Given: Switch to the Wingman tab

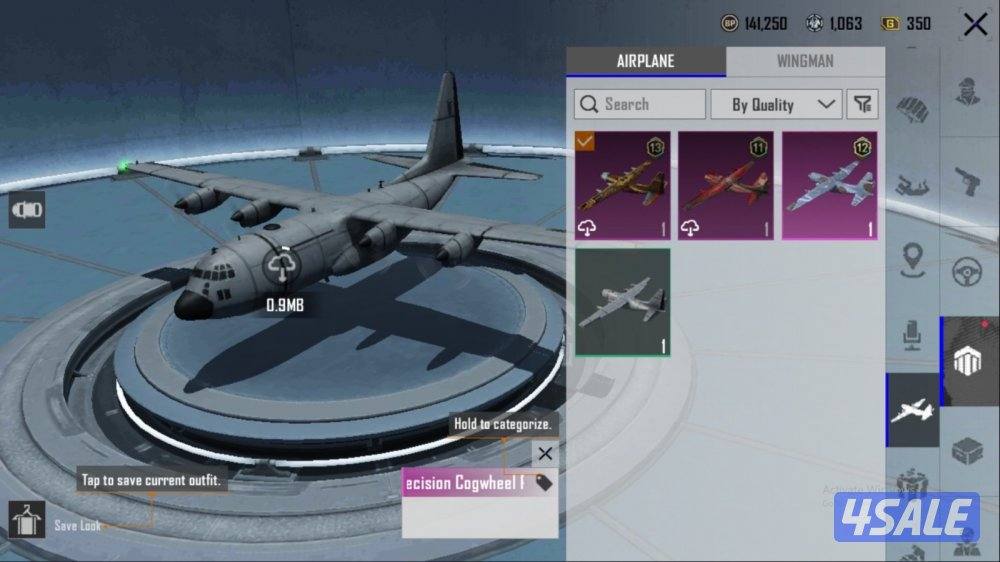Looking at the screenshot, I should 804,62.
